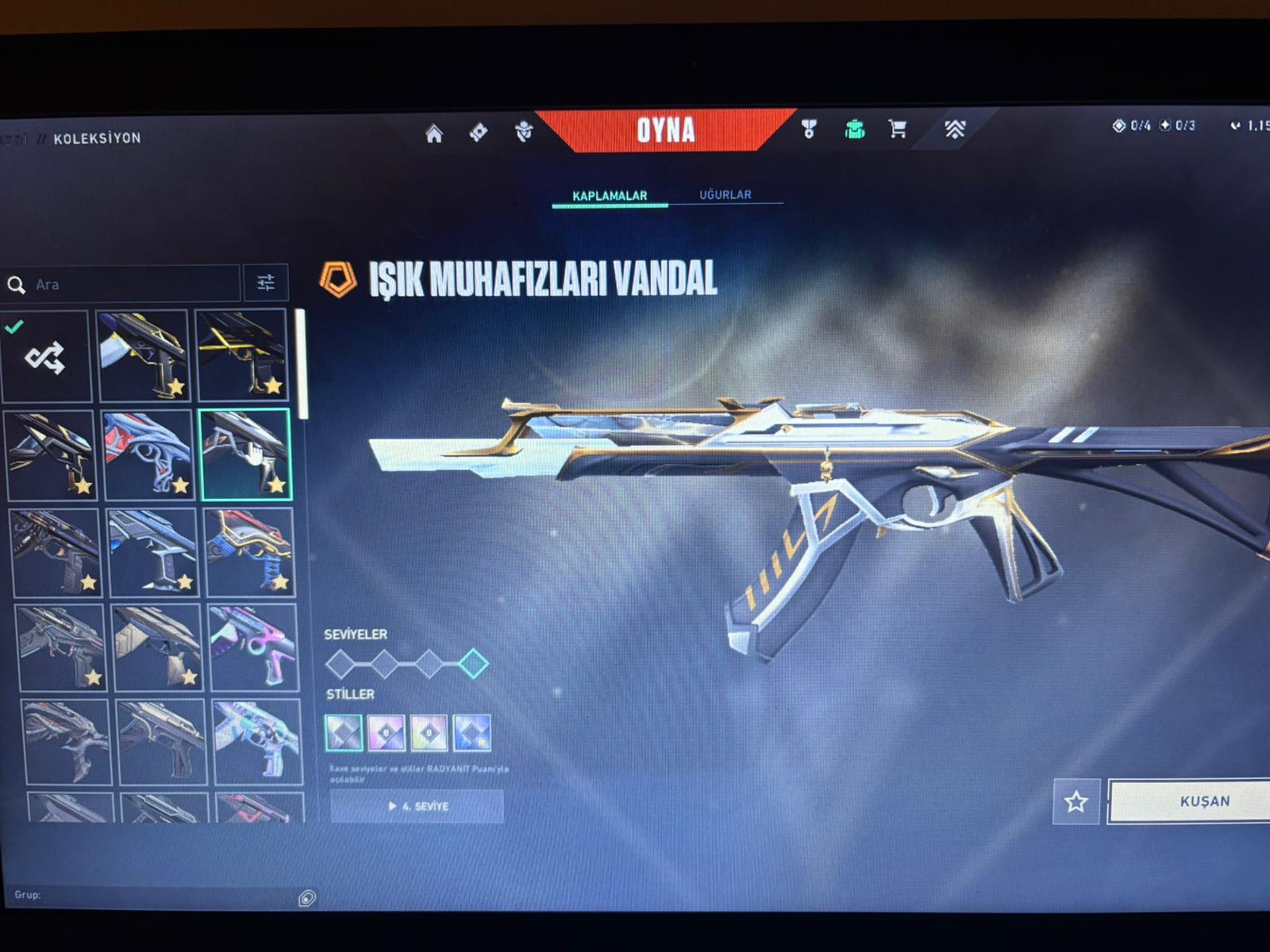
Task: Choose the random skin shuffle tile
Action: pos(45,357)
